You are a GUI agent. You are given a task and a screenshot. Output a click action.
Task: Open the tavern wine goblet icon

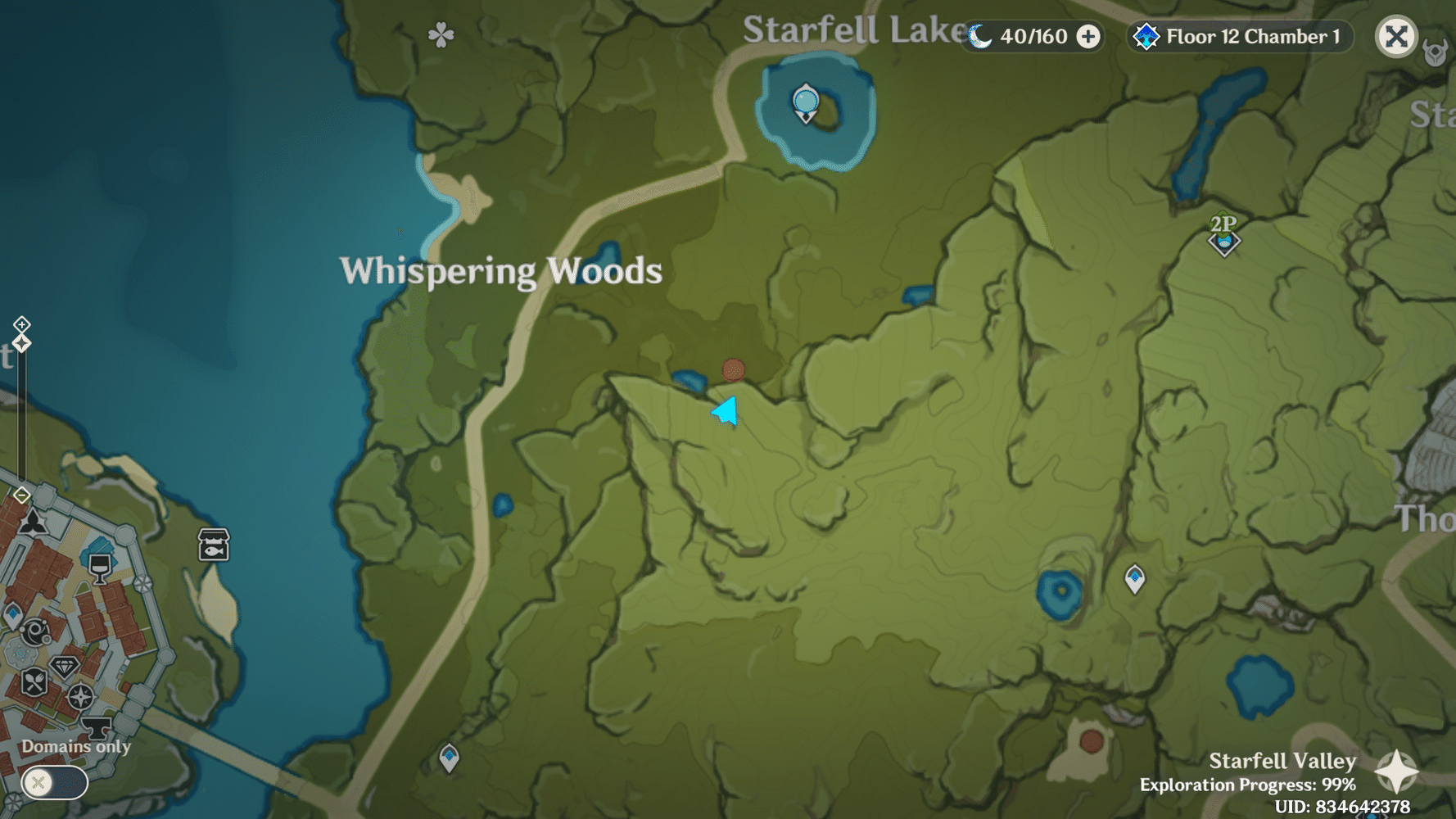tap(100, 568)
